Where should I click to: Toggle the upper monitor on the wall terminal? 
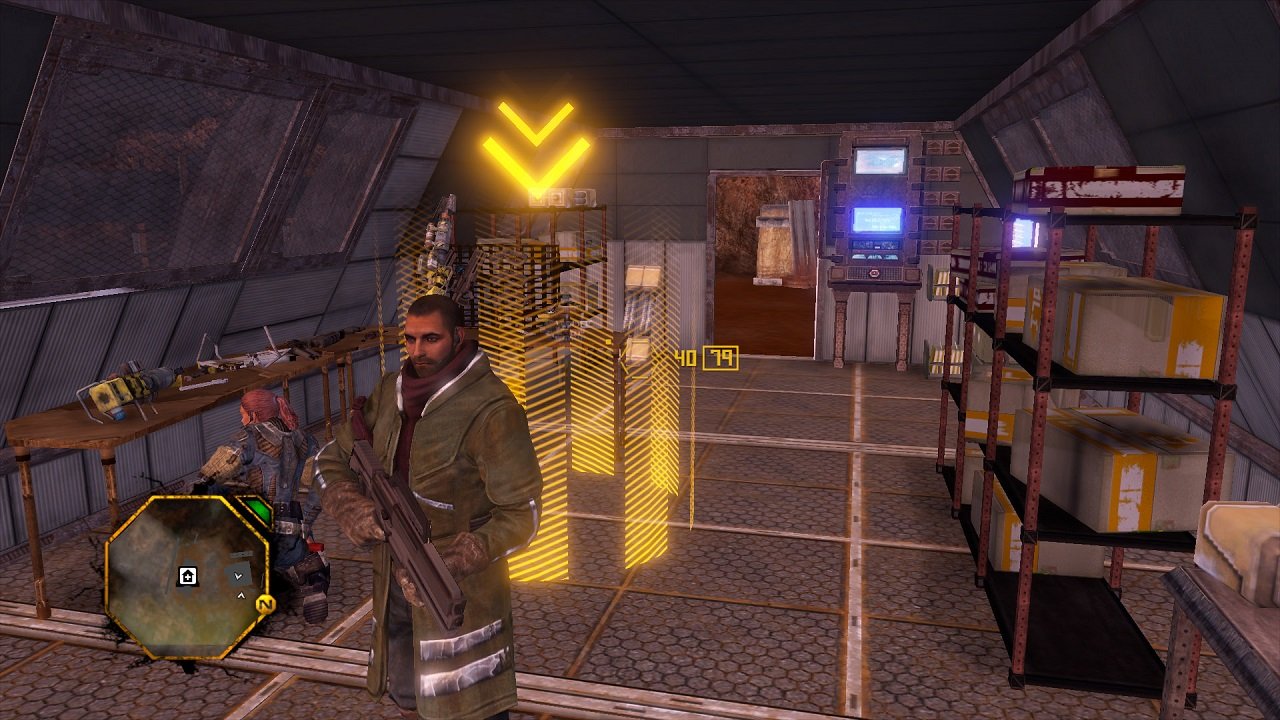[x=880, y=160]
